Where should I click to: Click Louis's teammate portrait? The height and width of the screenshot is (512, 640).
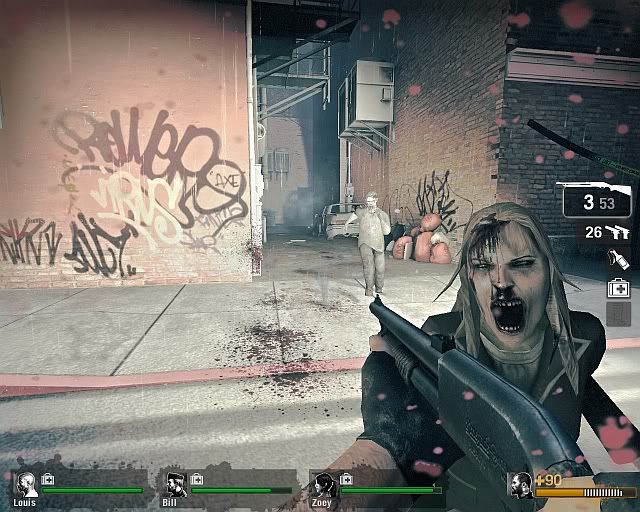[x=27, y=484]
